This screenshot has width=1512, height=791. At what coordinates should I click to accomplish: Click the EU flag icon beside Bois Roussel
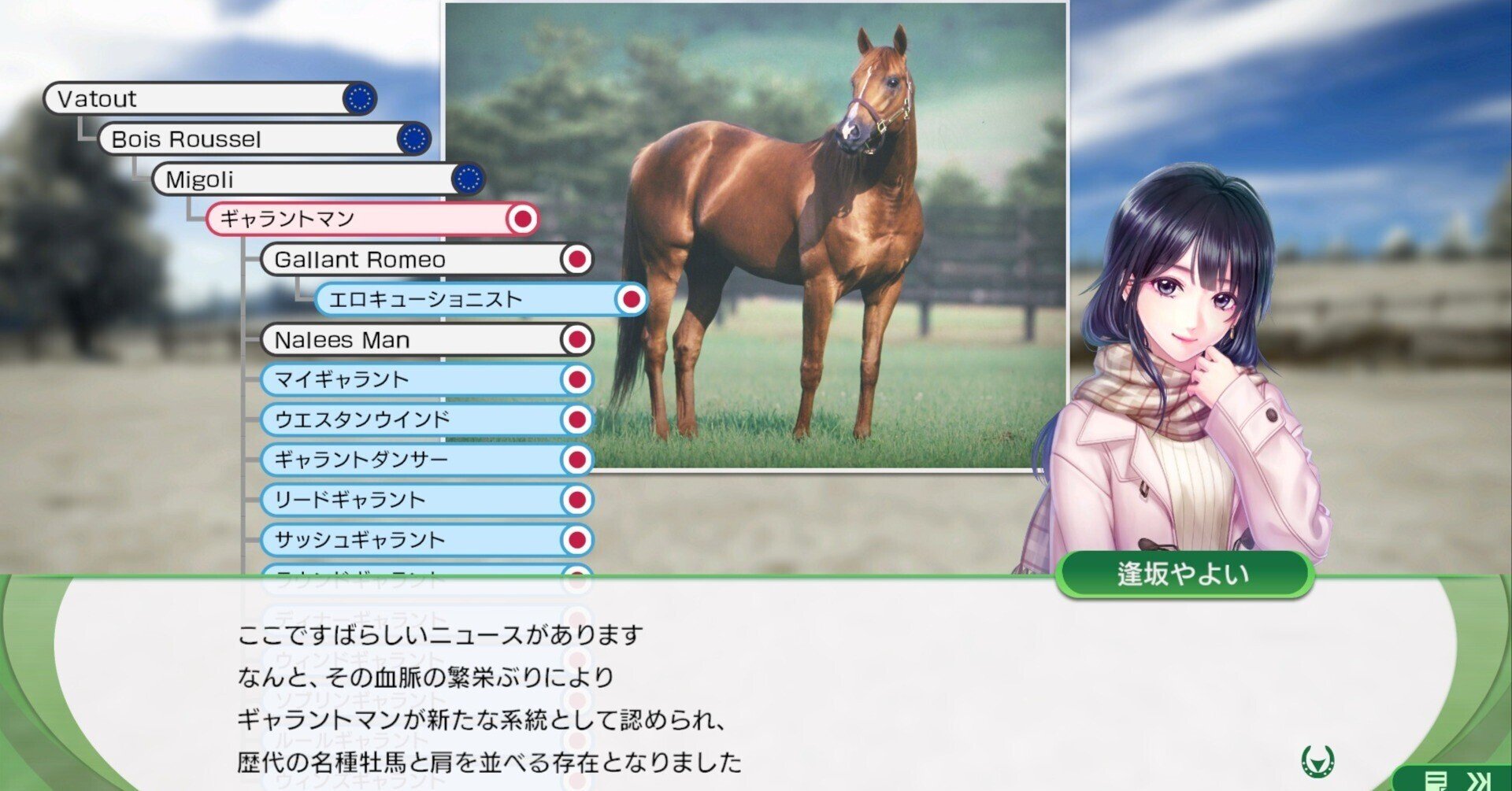(413, 139)
